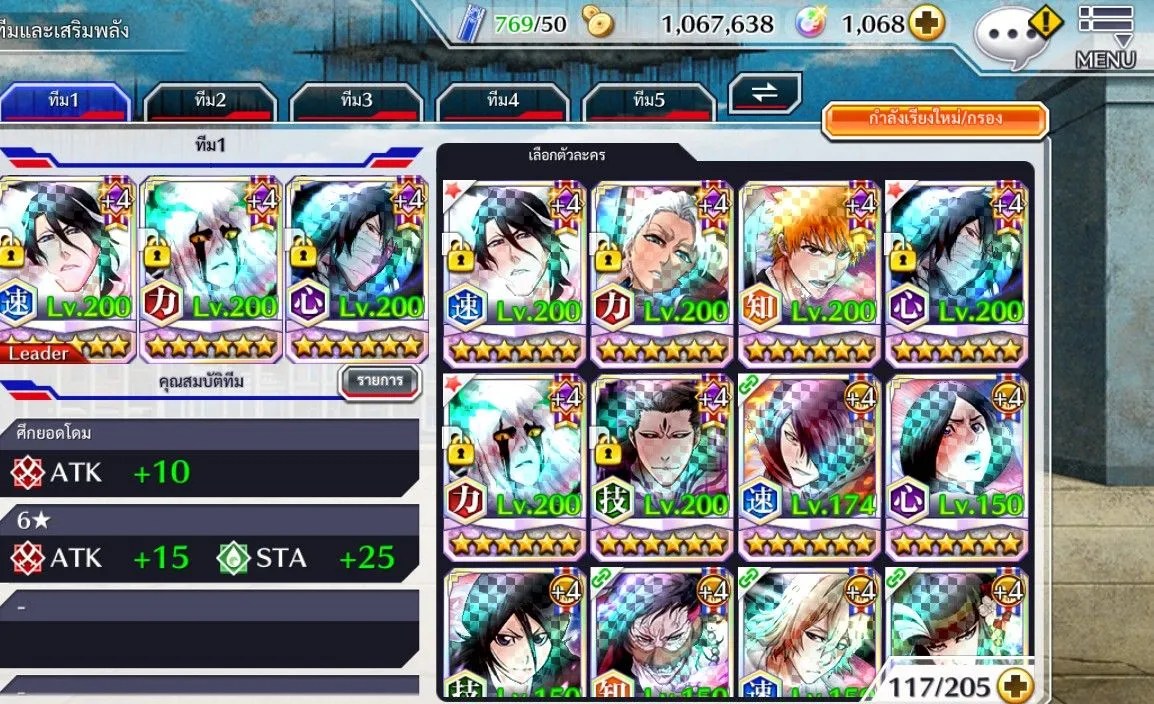Pick the 心 Lv.150 character card
The height and width of the screenshot is (704, 1154).
[x=956, y=466]
